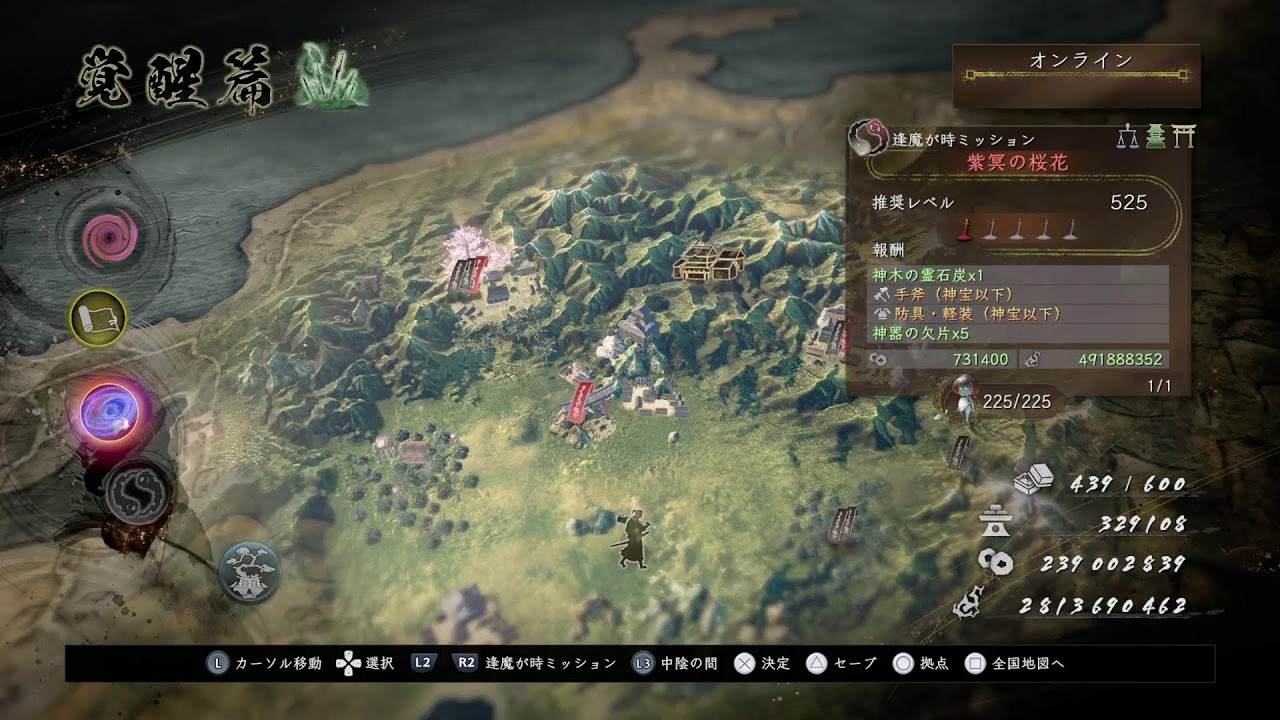Open the オンライン panel
The height and width of the screenshot is (720, 1280).
[1076, 75]
